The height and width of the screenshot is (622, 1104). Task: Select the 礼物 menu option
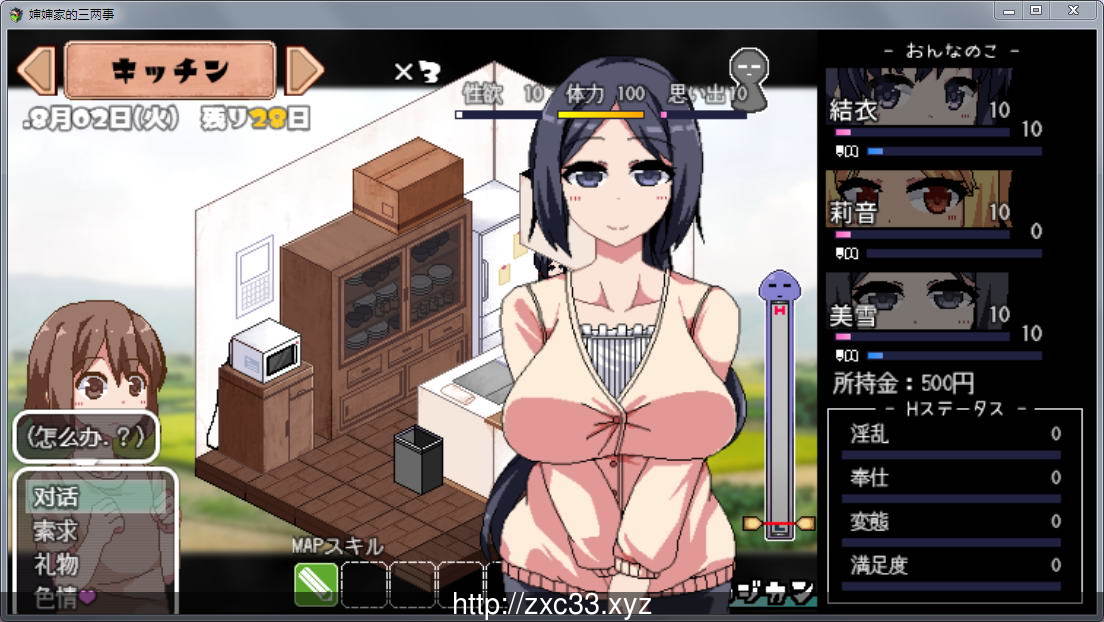pos(56,564)
